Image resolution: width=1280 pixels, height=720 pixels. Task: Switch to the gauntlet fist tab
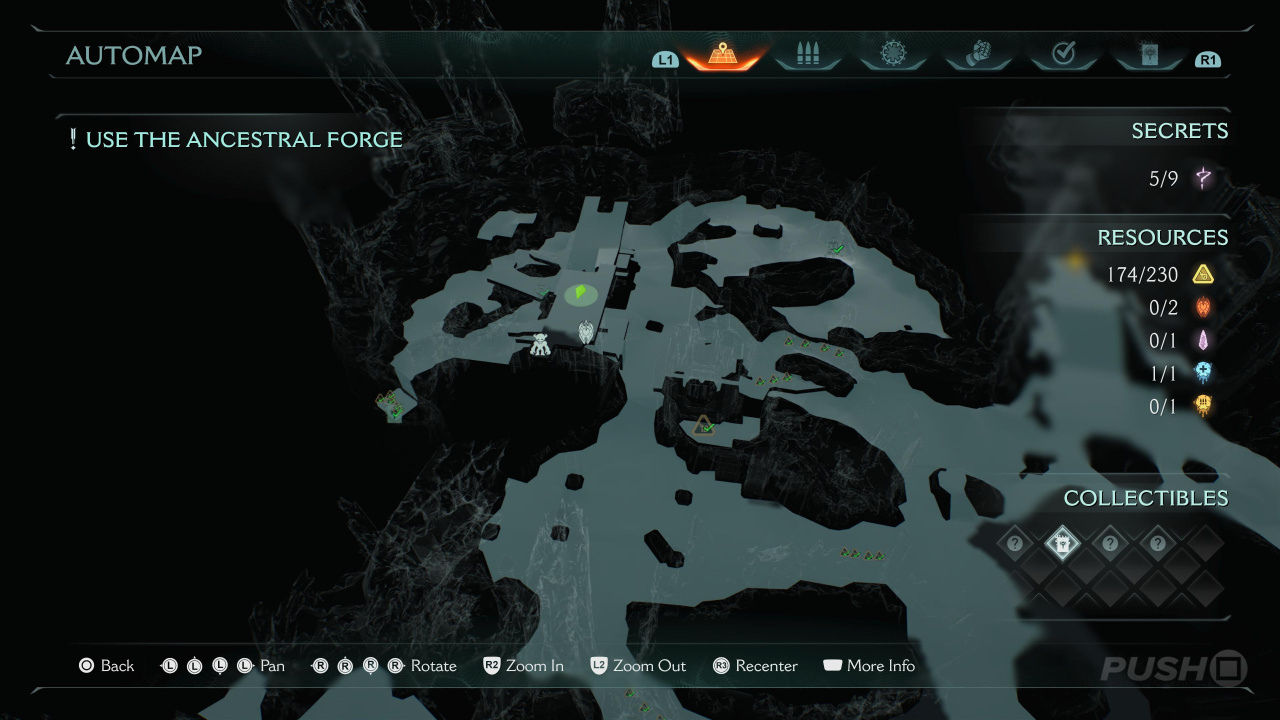point(978,55)
